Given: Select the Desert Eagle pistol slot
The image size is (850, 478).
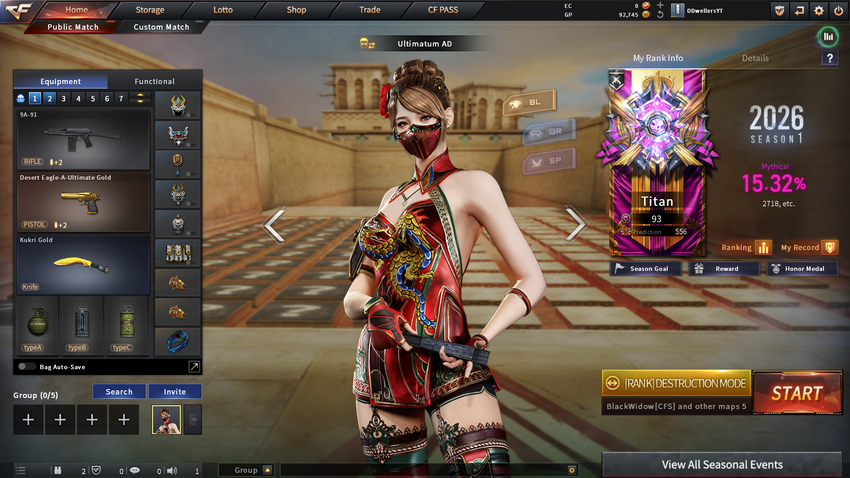Looking at the screenshot, I should point(83,202).
